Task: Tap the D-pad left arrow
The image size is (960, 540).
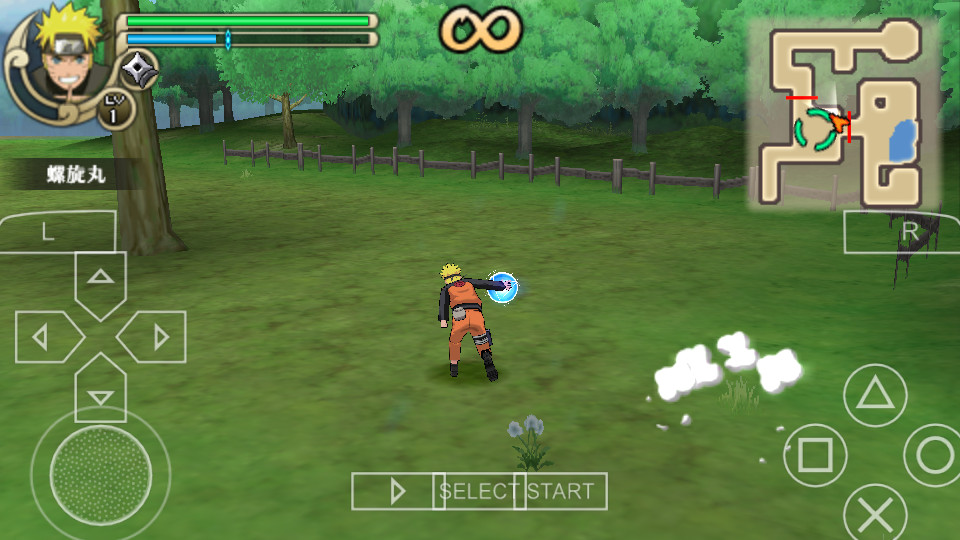Action: 45,337
